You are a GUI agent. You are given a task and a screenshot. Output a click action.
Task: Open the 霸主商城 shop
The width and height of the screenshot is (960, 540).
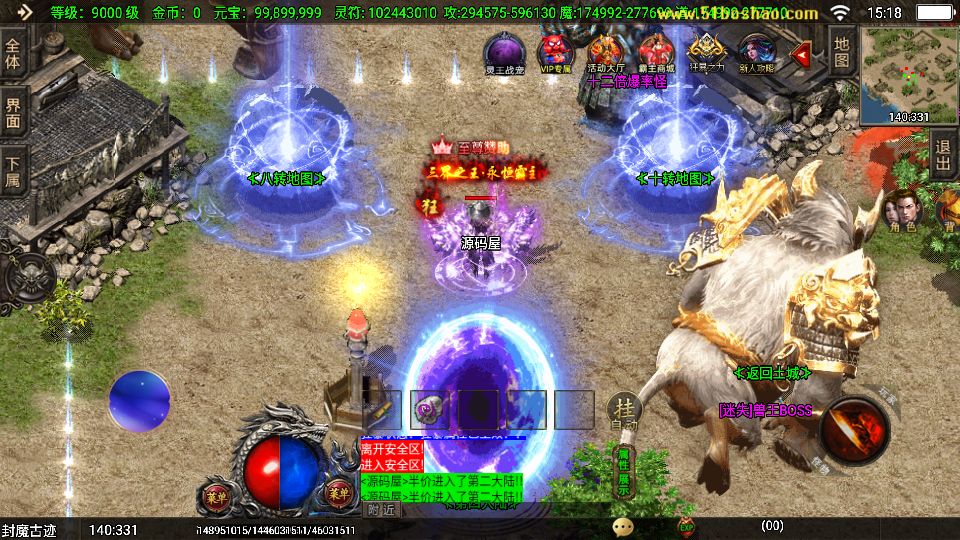(x=656, y=52)
